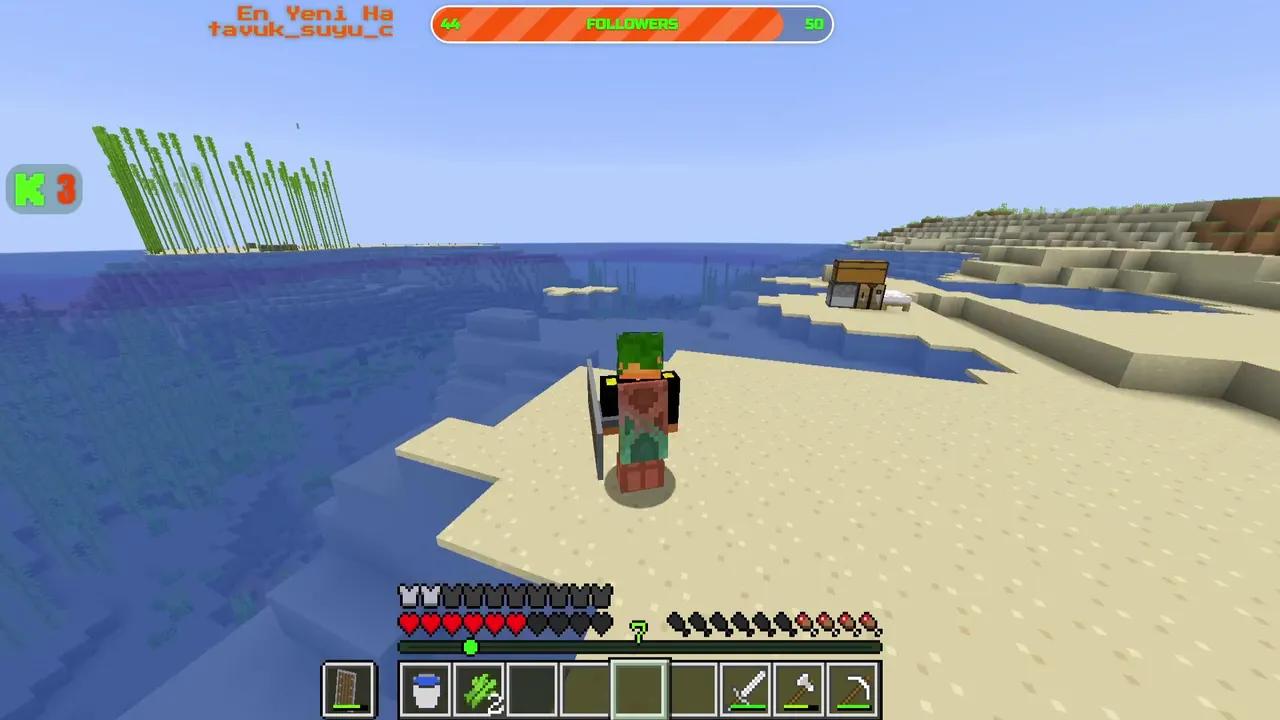
Task: Click the leftmost red heart in the health bar
Action: 407,622
